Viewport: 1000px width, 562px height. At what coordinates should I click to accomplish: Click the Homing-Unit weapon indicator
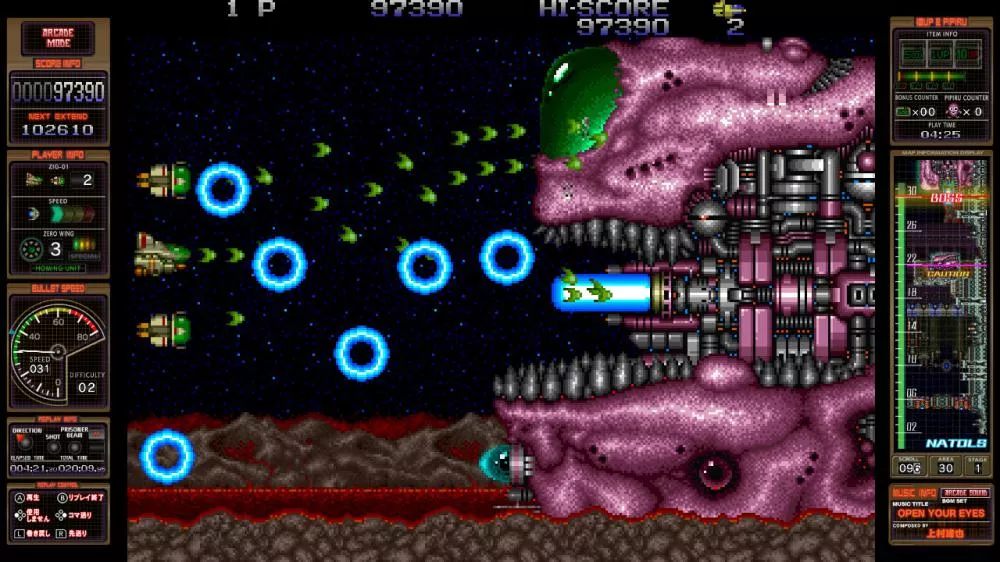(x=58, y=266)
